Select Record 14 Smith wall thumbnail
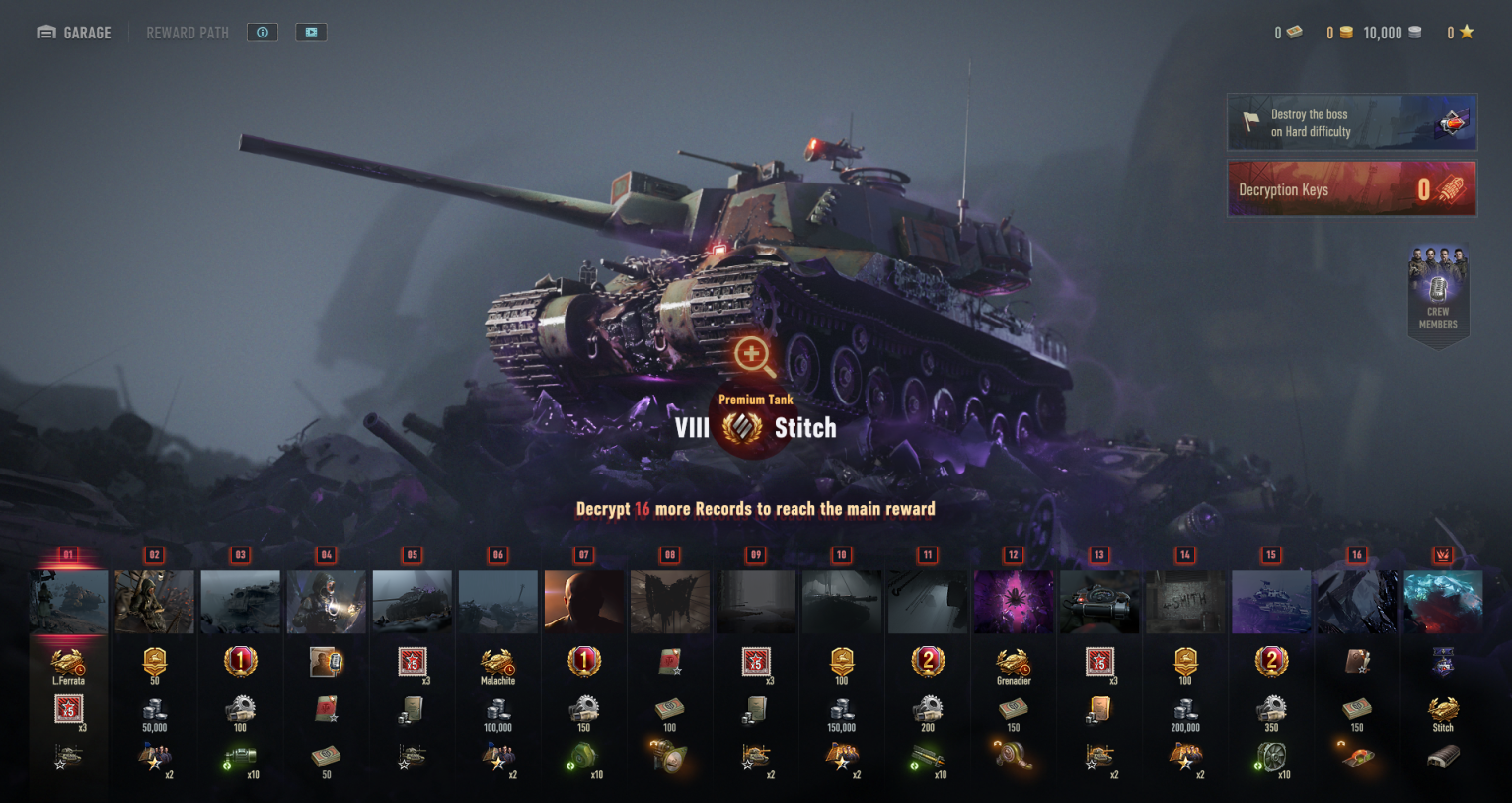Viewport: 1512px width, 803px height. coord(1185,601)
